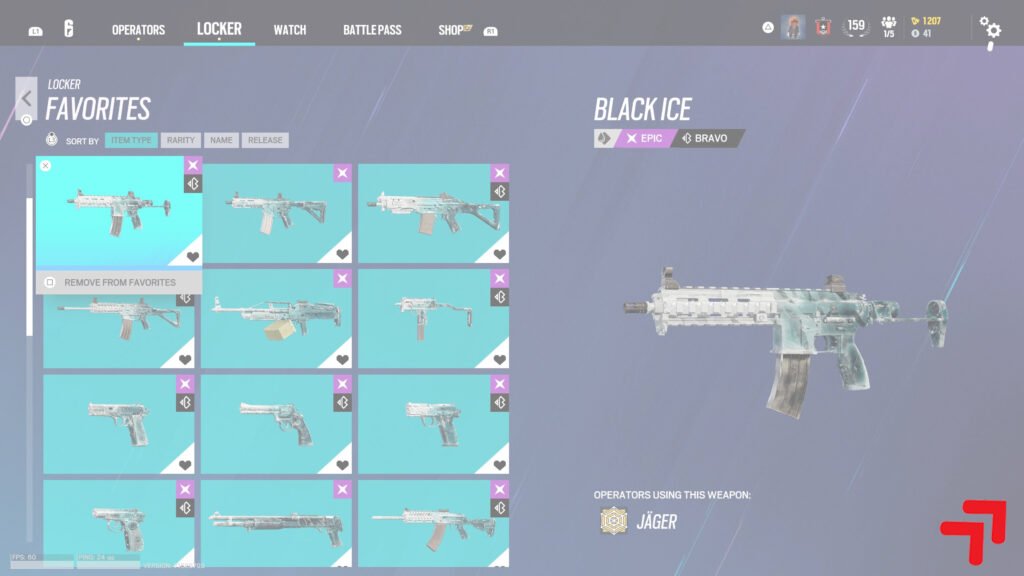Sort favorites by Rarity
1024x576 pixels.
181,141
